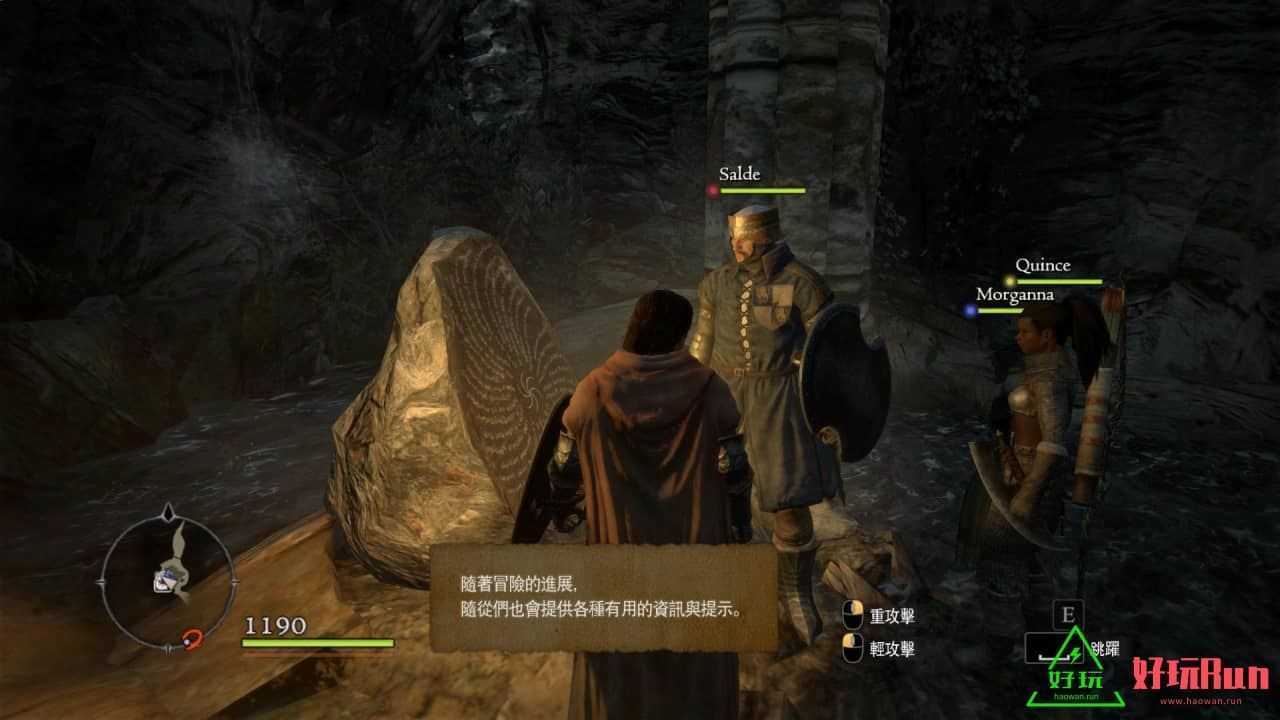Click the right mouse button icon beside 重攻擊
The width and height of the screenshot is (1280, 720).
pyautogui.click(x=853, y=615)
